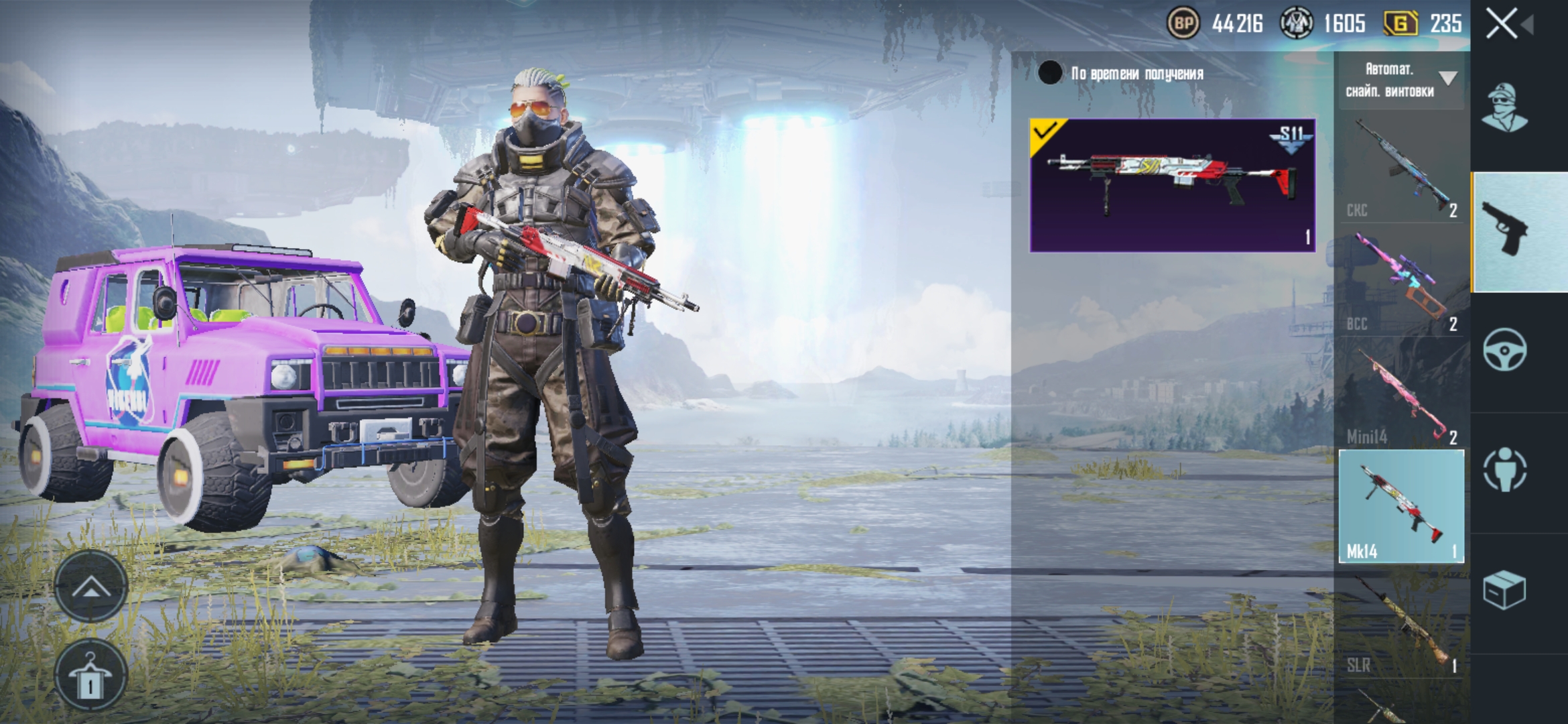The height and width of the screenshot is (724, 1568).
Task: Open the weapon type filter dropdown
Action: 1400,80
